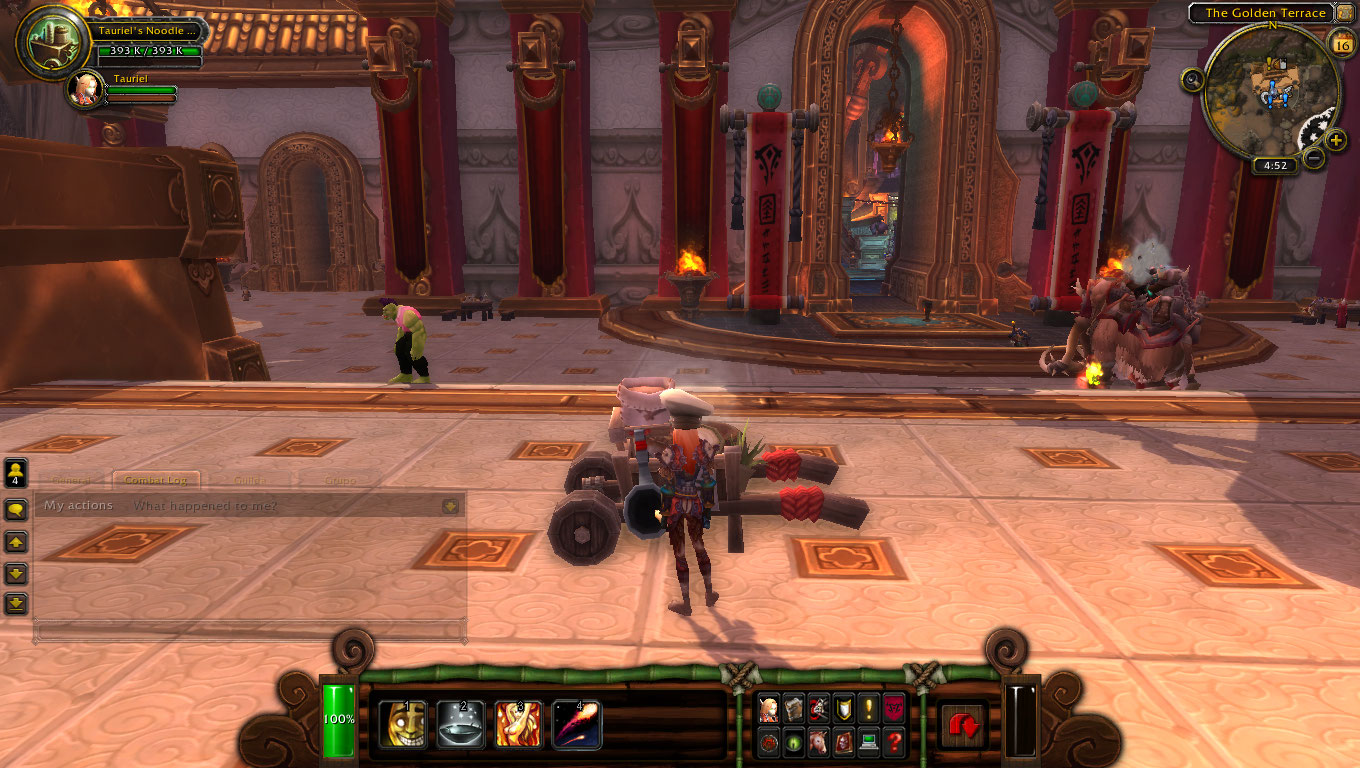Select the "What happened to me?" combat filter
1360x768 pixels.
coord(205,506)
